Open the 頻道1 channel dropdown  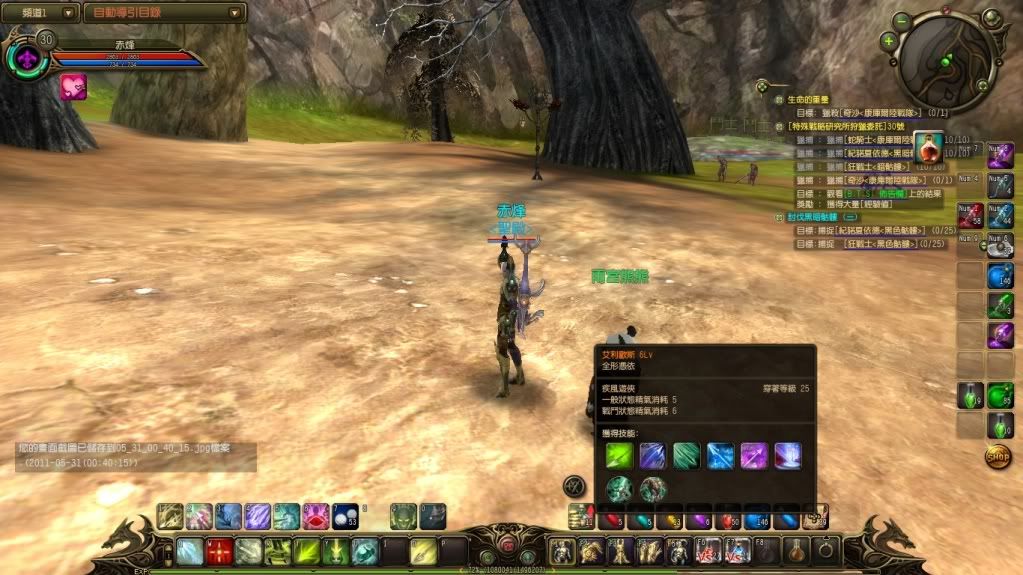(41, 13)
